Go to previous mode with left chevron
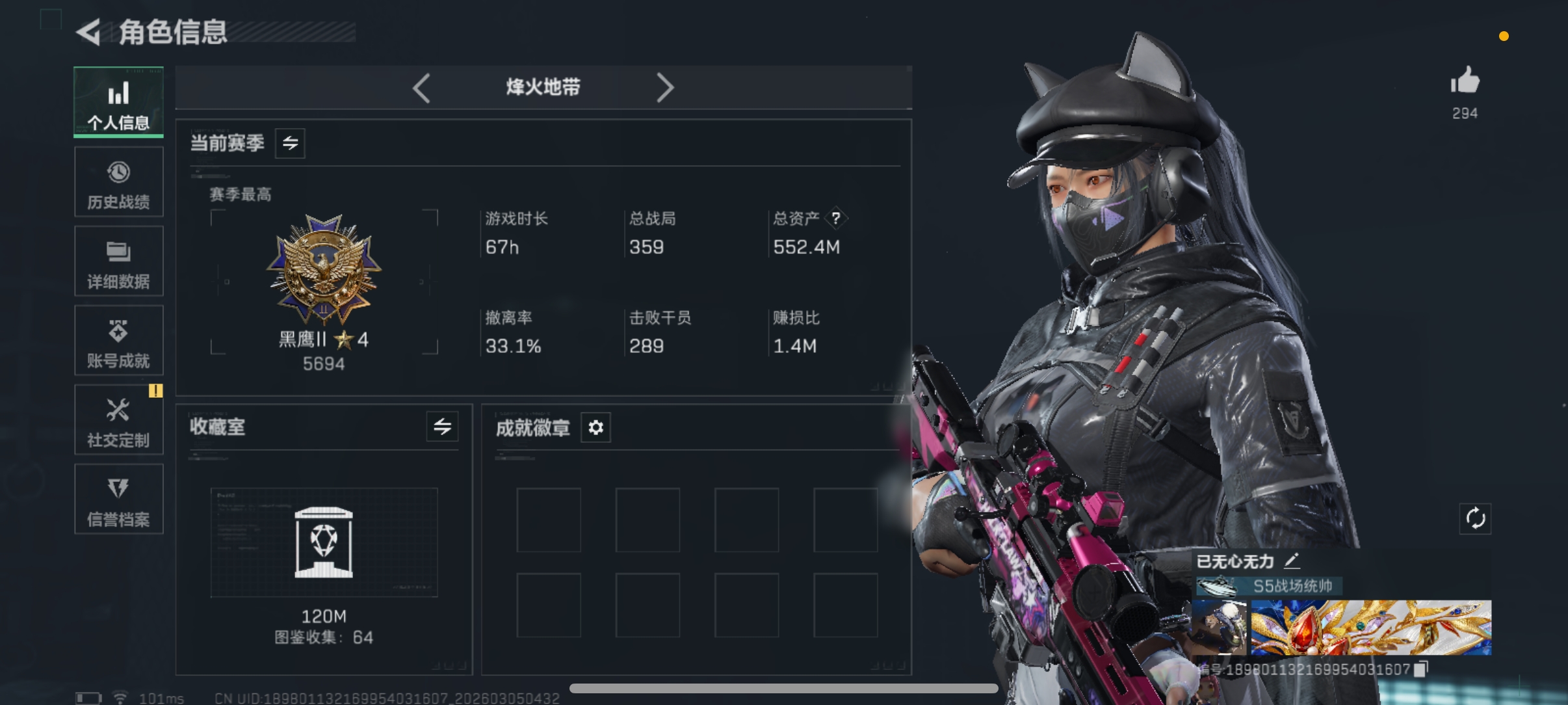Image resolution: width=1568 pixels, height=705 pixels. pyautogui.click(x=421, y=88)
